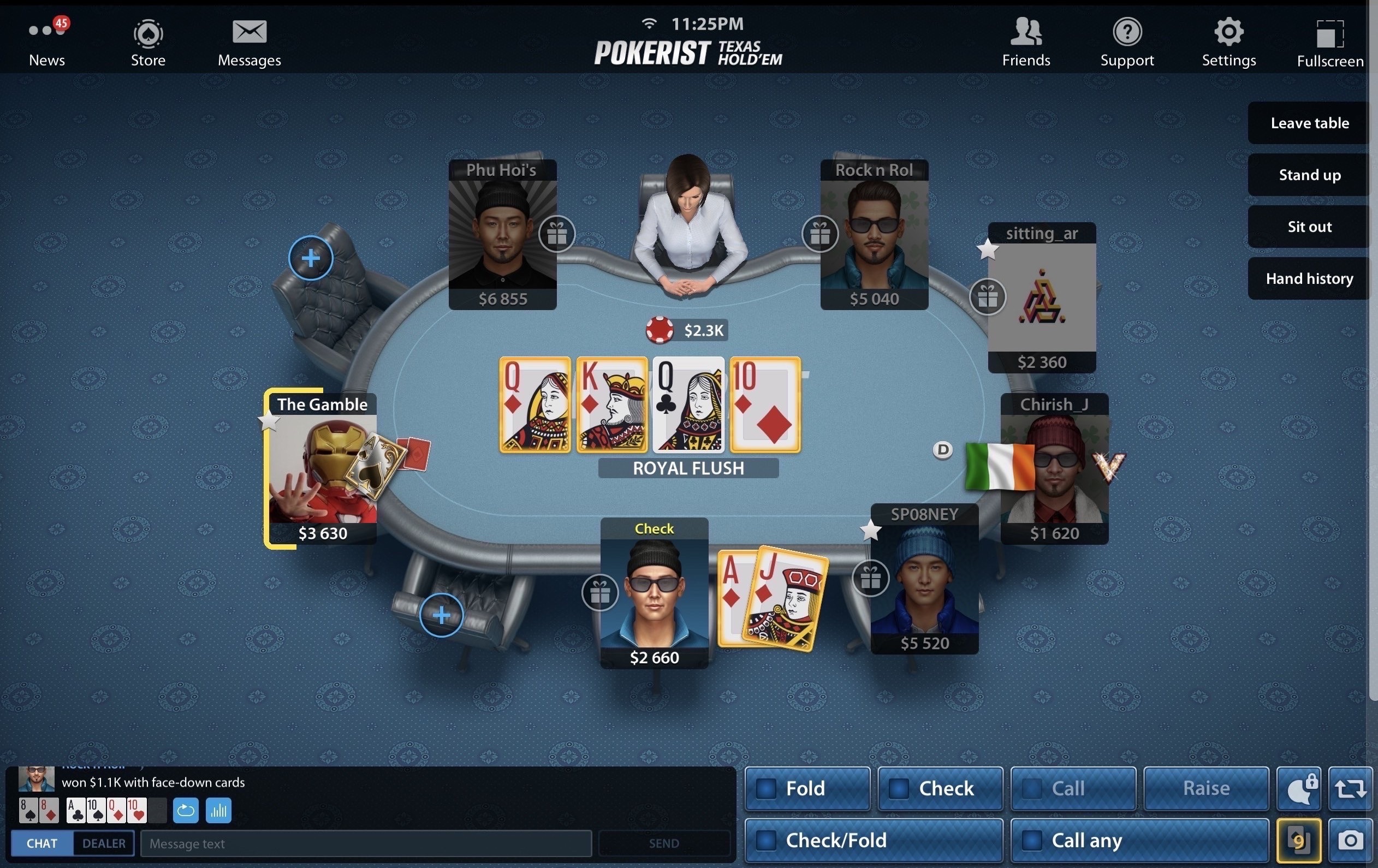Select the Sit out option
This screenshot has width=1378, height=868.
tap(1309, 227)
